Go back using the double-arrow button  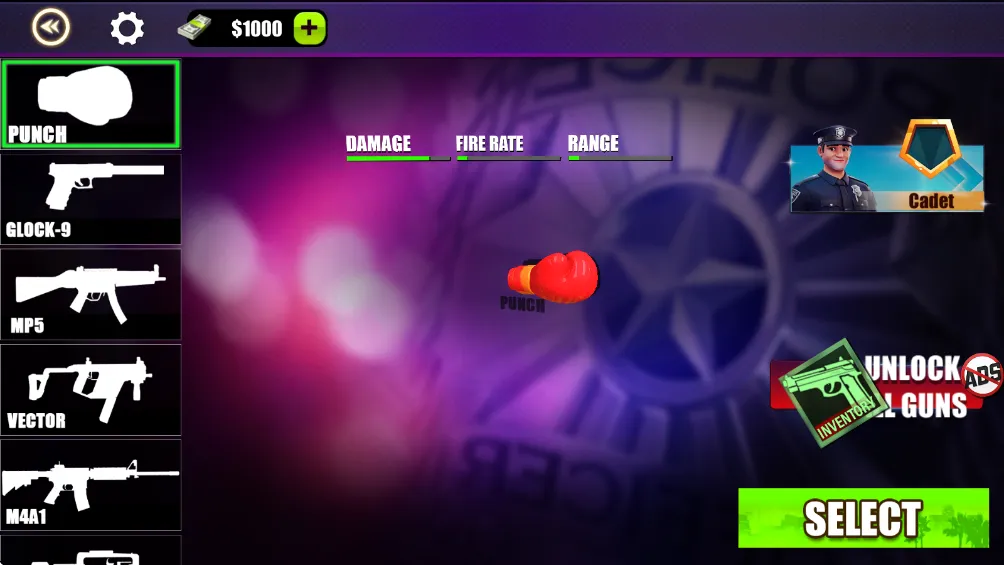[x=50, y=28]
